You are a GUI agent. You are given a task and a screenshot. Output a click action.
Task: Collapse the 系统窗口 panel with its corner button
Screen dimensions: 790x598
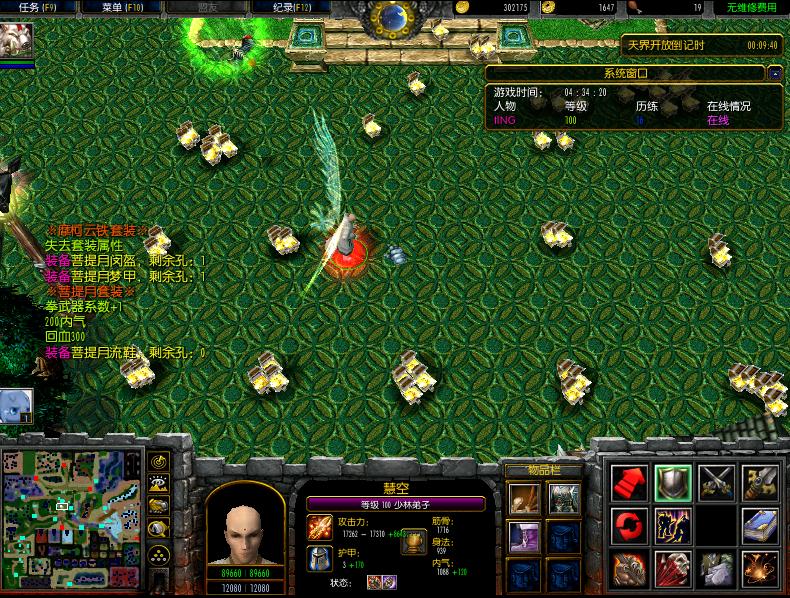coord(775,73)
